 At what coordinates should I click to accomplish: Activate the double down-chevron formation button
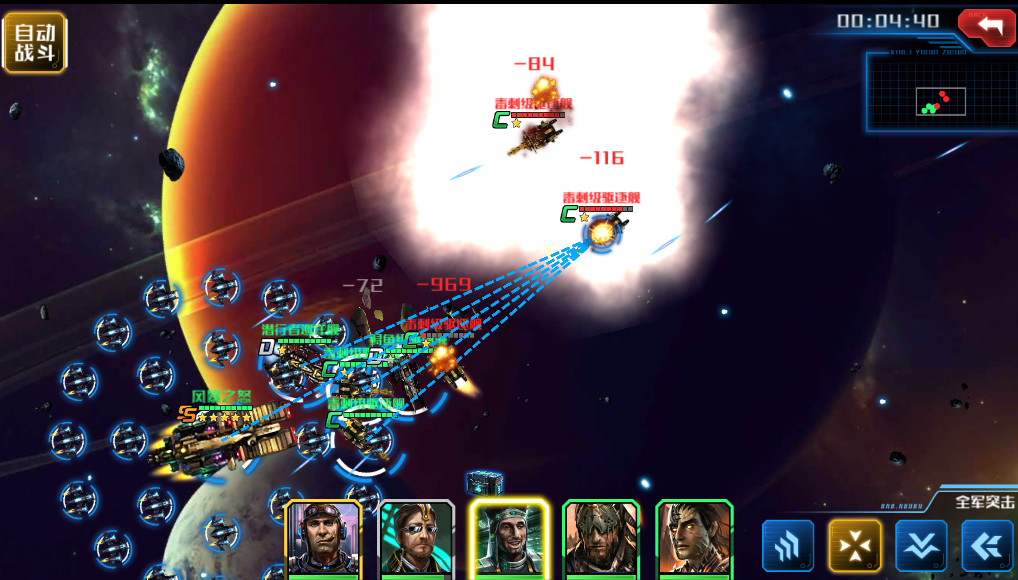[921, 546]
